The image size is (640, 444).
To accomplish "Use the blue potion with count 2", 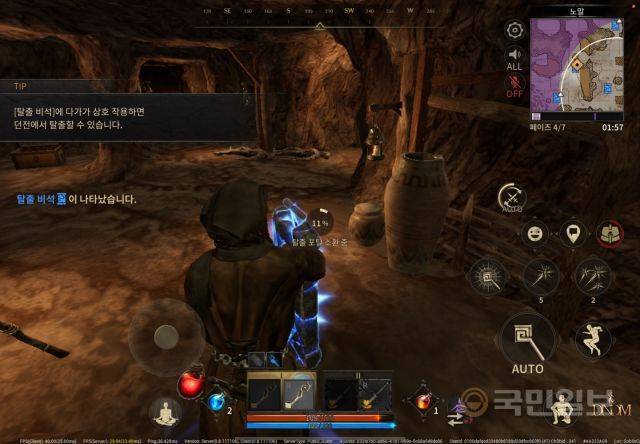I will click(216, 402).
